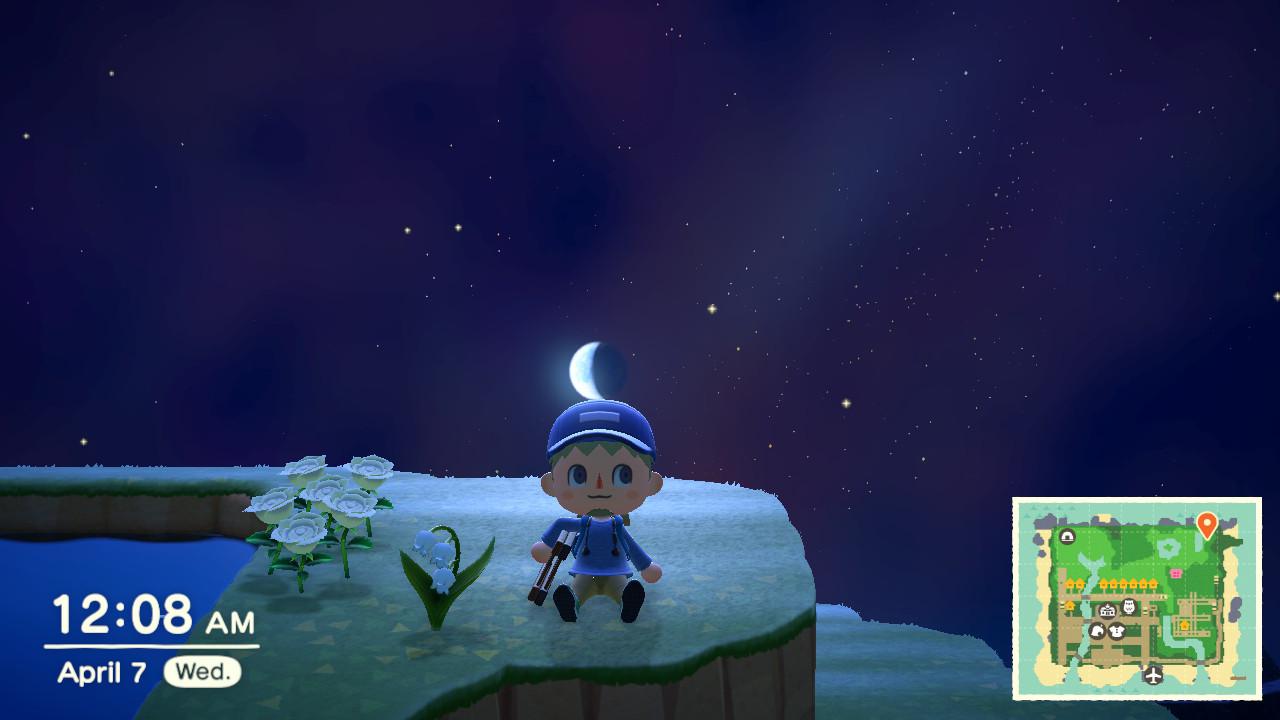Click the Resident Services building icon
1280x720 pixels.
(1106, 611)
